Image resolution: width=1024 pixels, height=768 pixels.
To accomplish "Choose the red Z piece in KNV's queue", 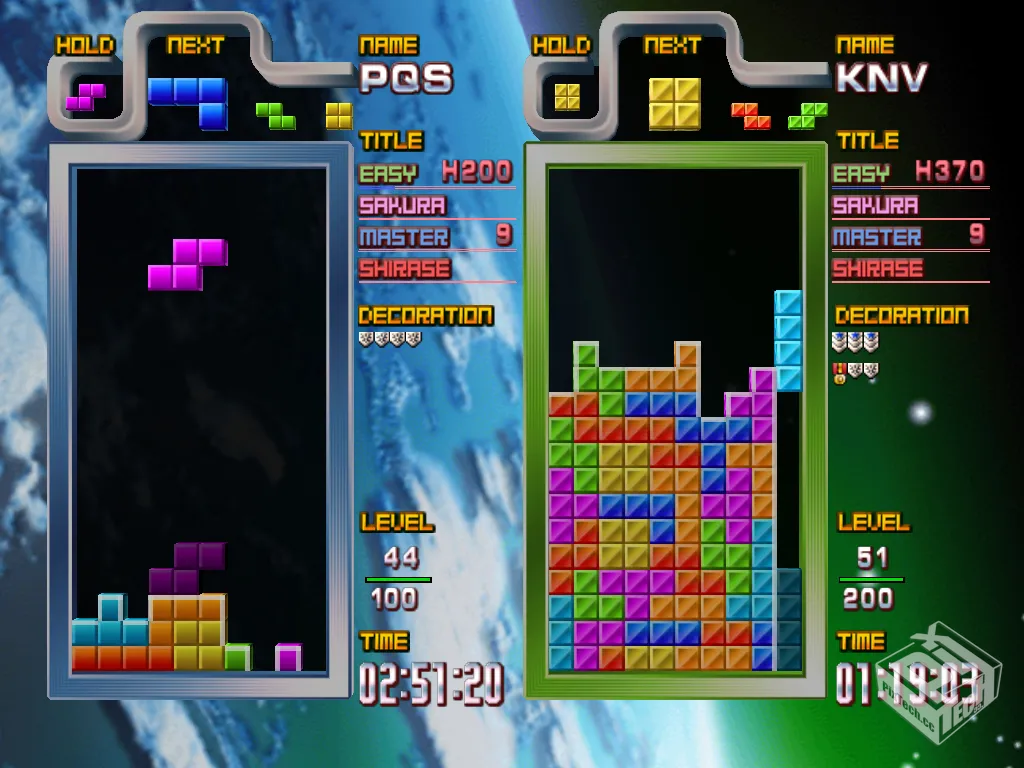I will click(x=750, y=115).
